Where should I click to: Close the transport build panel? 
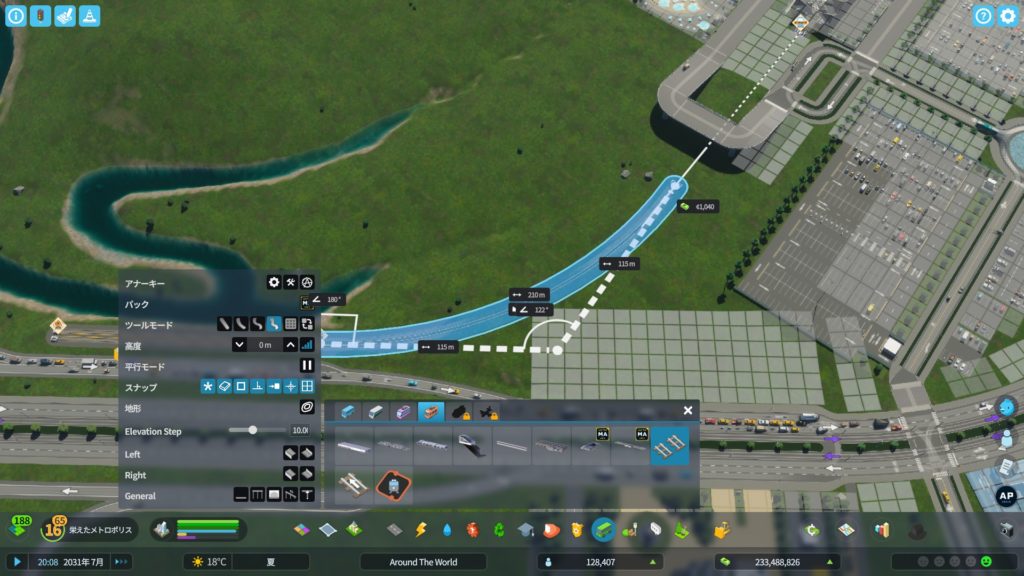pos(688,410)
